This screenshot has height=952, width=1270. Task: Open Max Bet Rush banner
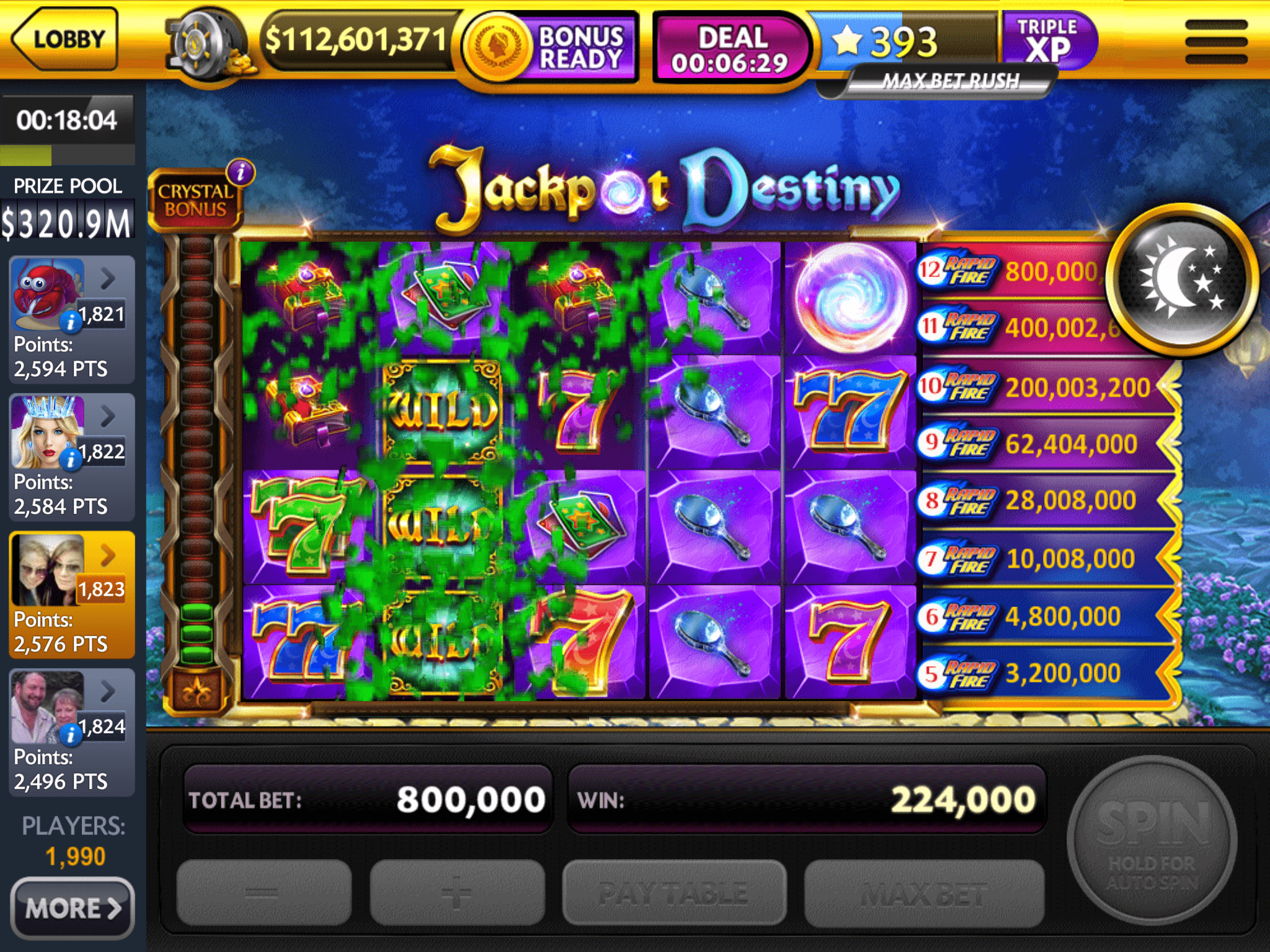(952, 81)
